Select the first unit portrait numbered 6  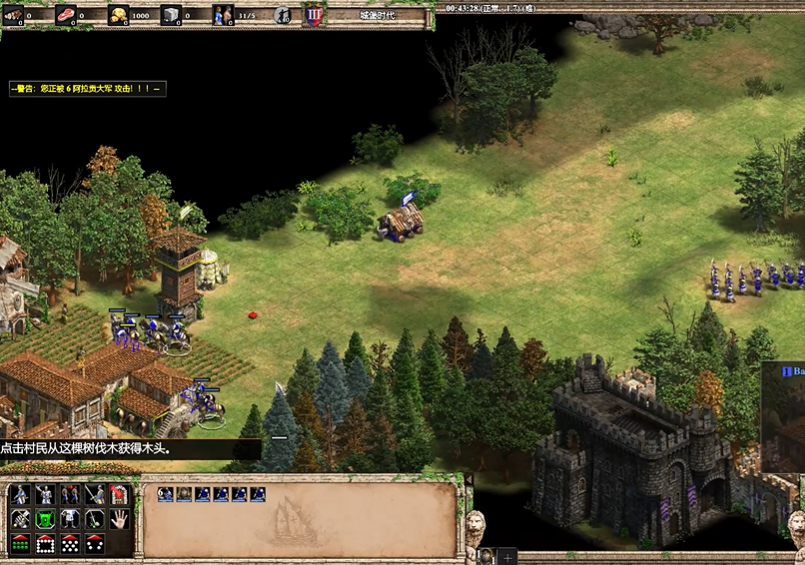point(166,494)
